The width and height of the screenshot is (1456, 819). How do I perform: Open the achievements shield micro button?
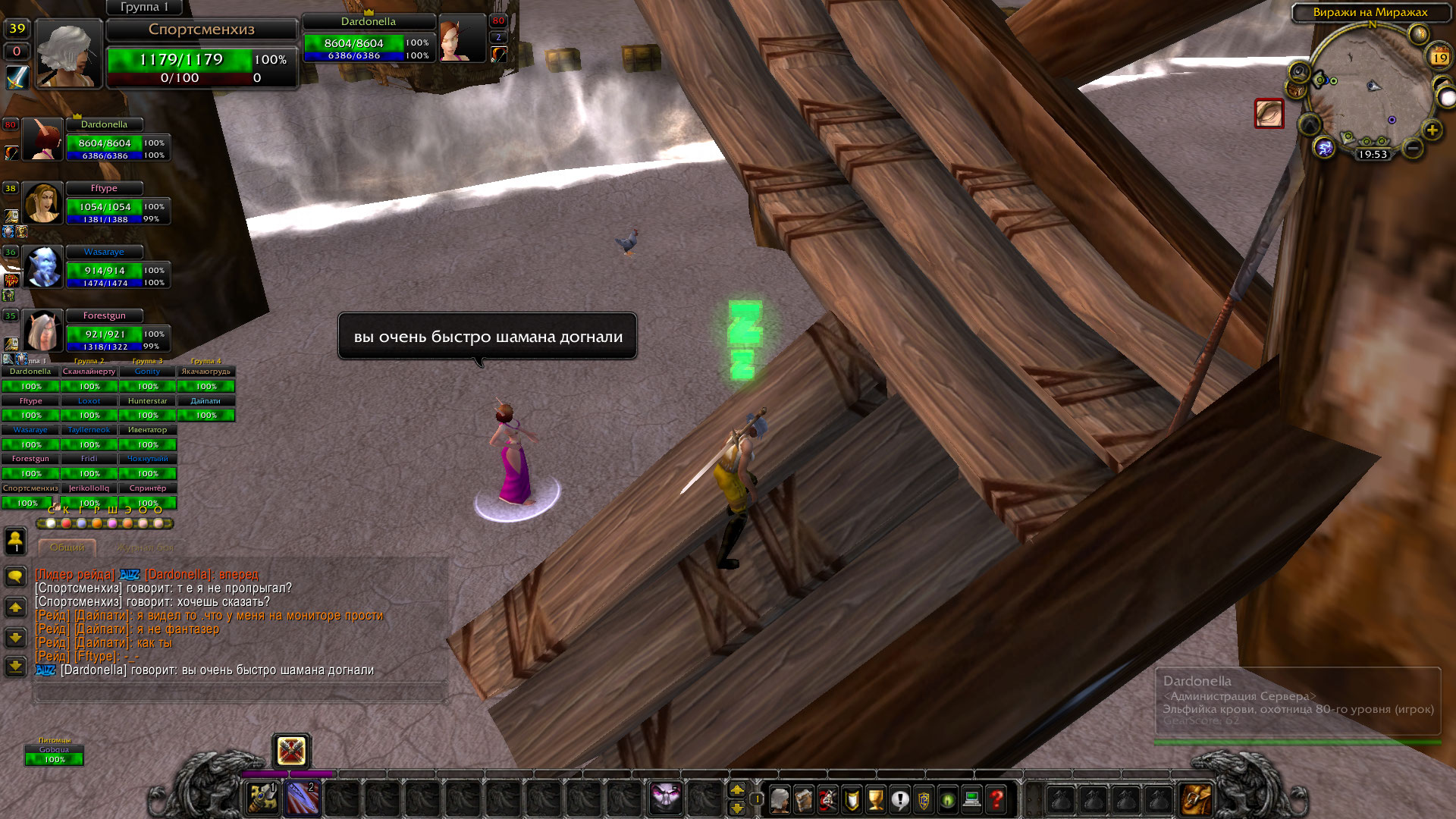[x=852, y=799]
